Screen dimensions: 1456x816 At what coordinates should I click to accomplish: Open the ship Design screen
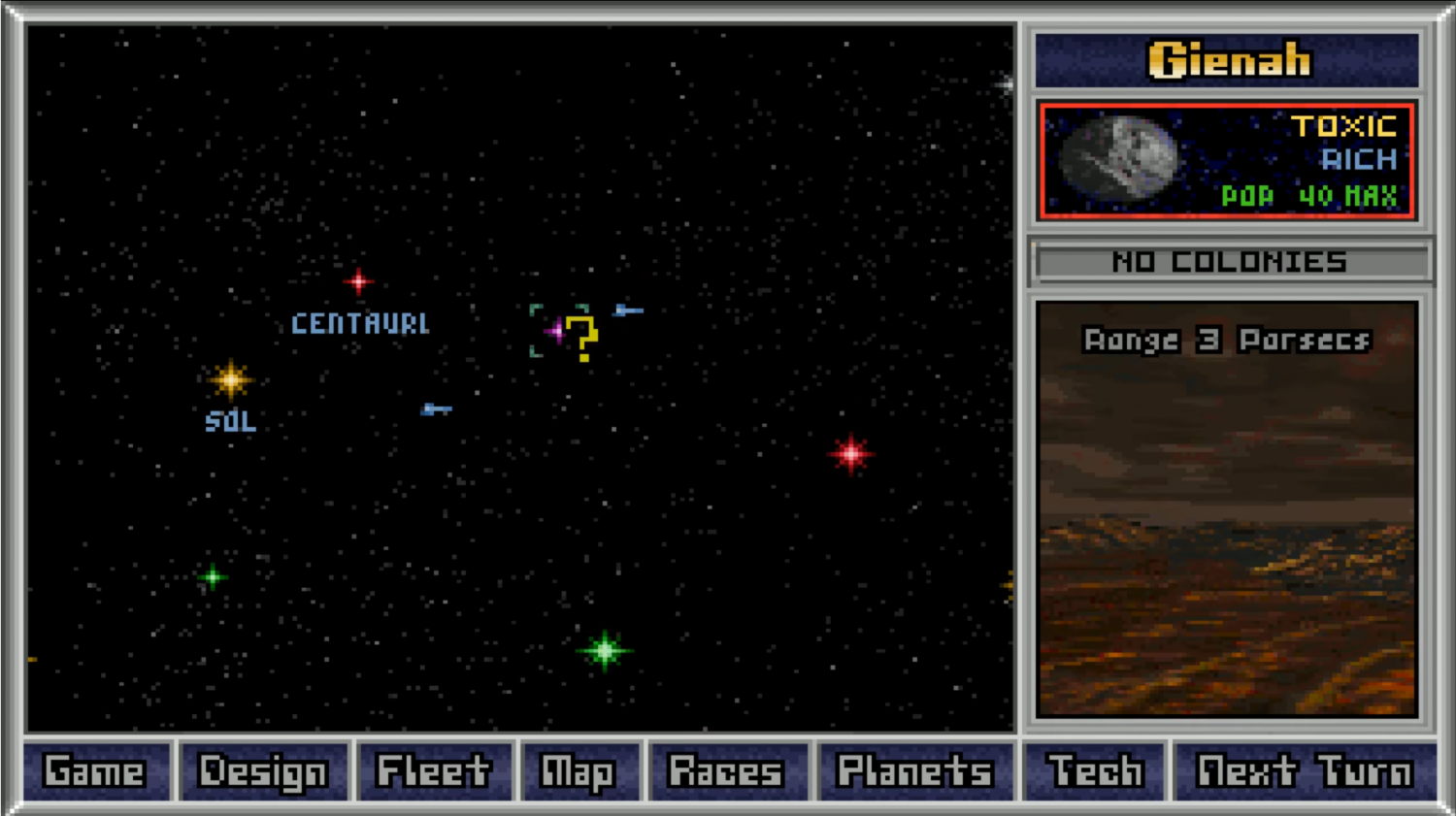pos(263,772)
